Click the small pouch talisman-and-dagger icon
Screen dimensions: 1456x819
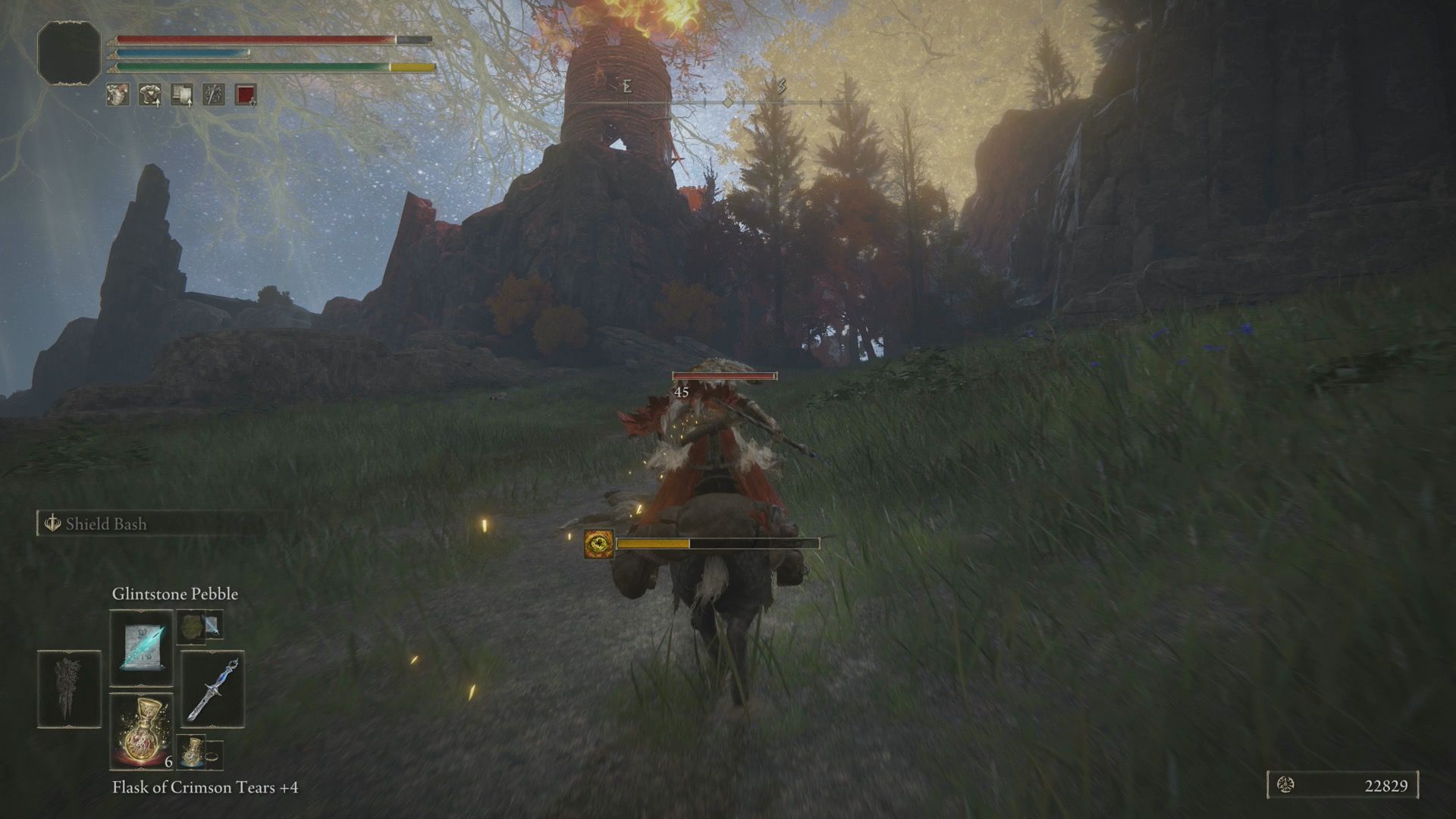pos(199,626)
